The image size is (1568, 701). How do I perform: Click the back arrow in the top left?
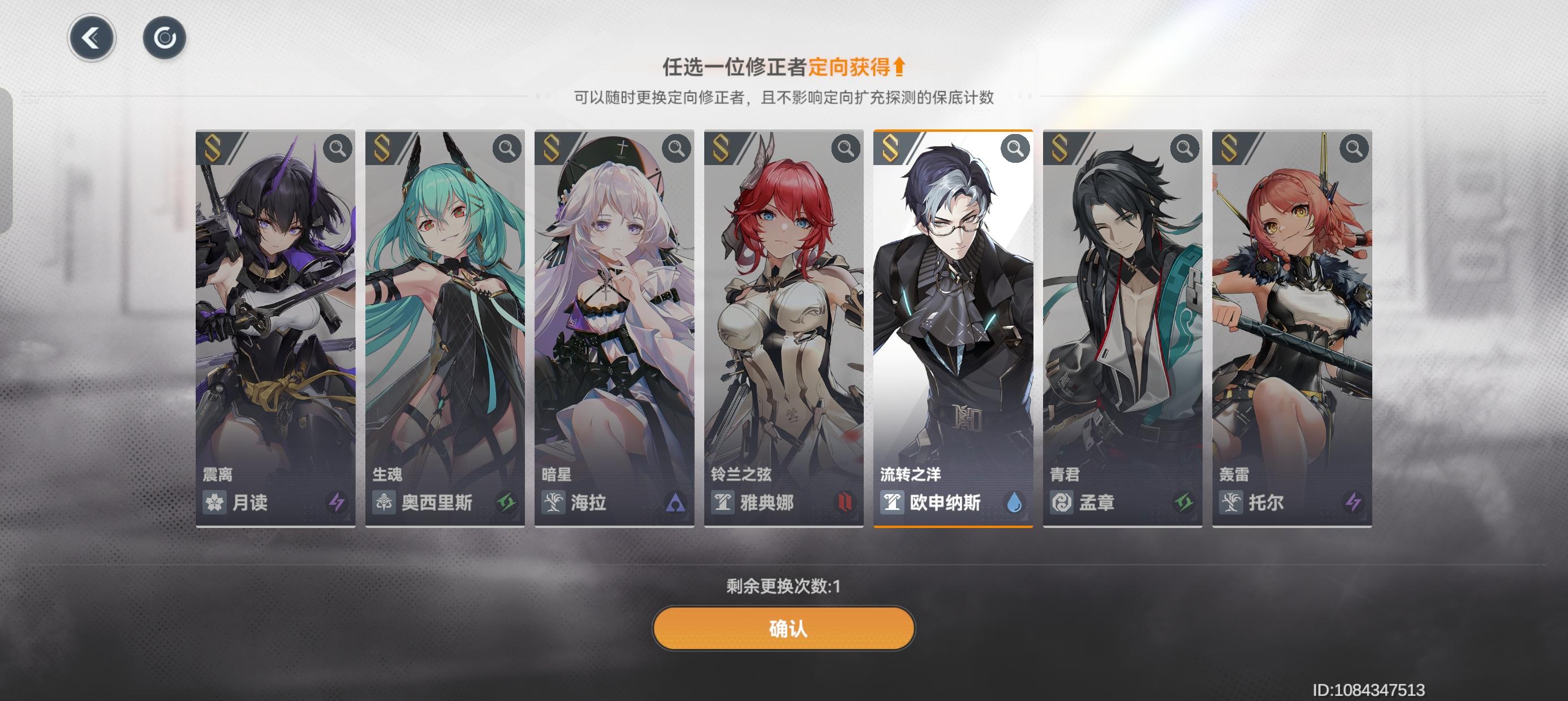[x=91, y=37]
